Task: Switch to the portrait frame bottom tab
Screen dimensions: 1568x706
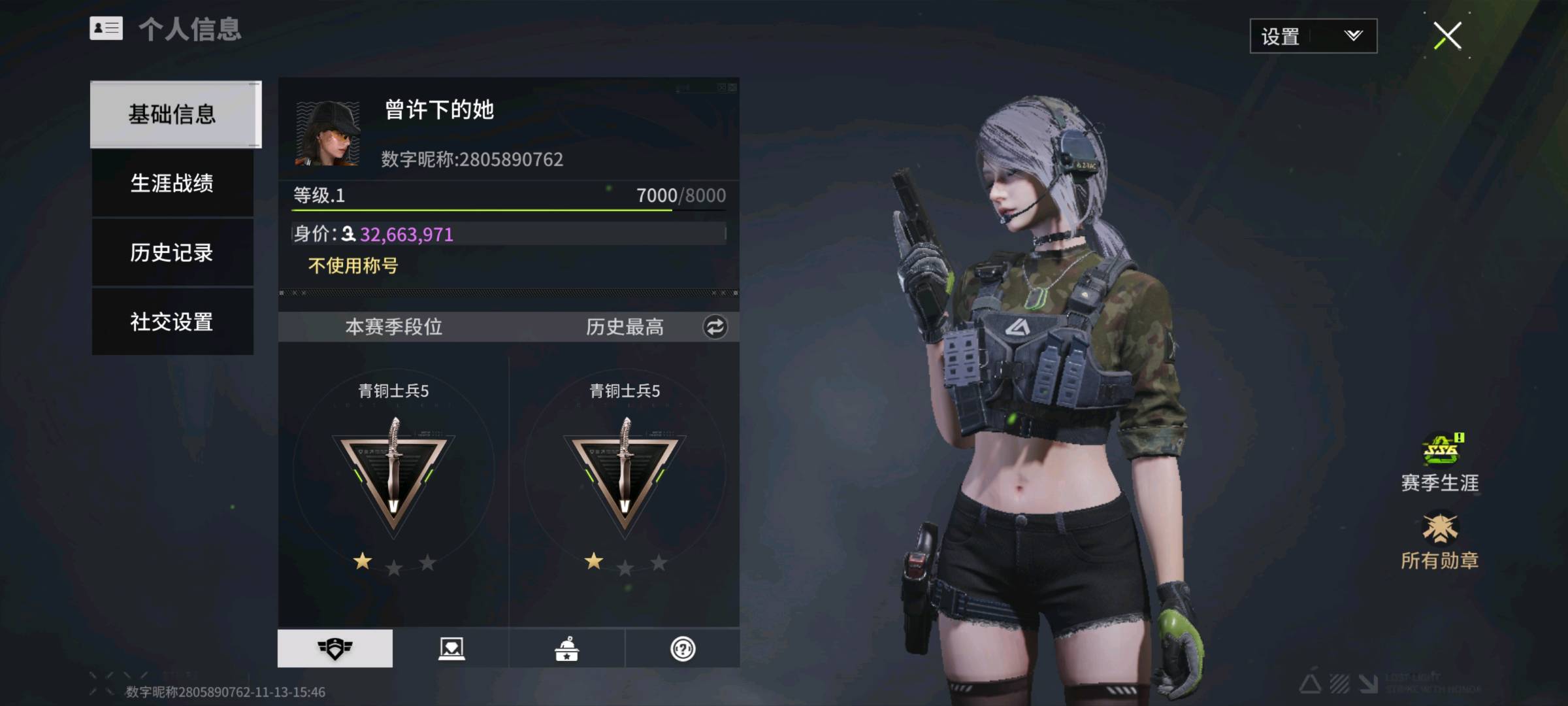Action: 451,648
